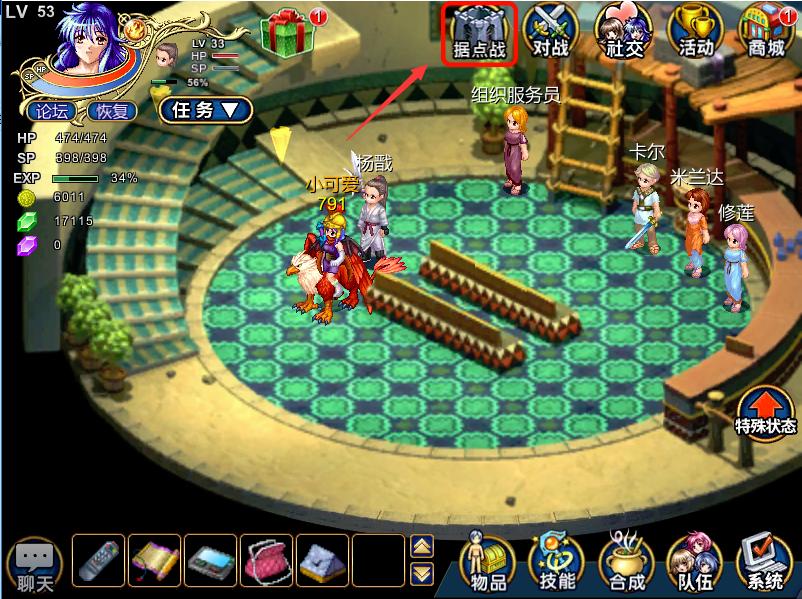
Task: Open the 技能 skills menu
Action: pos(559,562)
